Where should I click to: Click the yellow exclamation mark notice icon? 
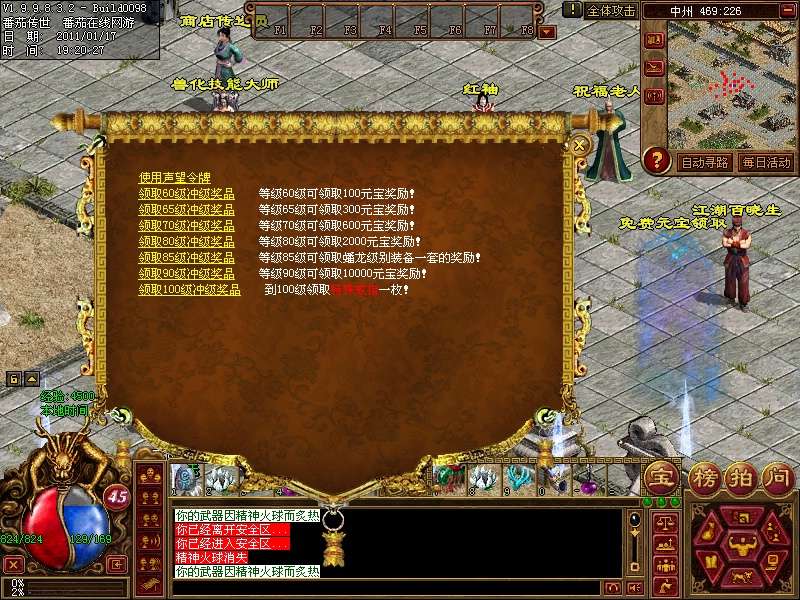572,9
